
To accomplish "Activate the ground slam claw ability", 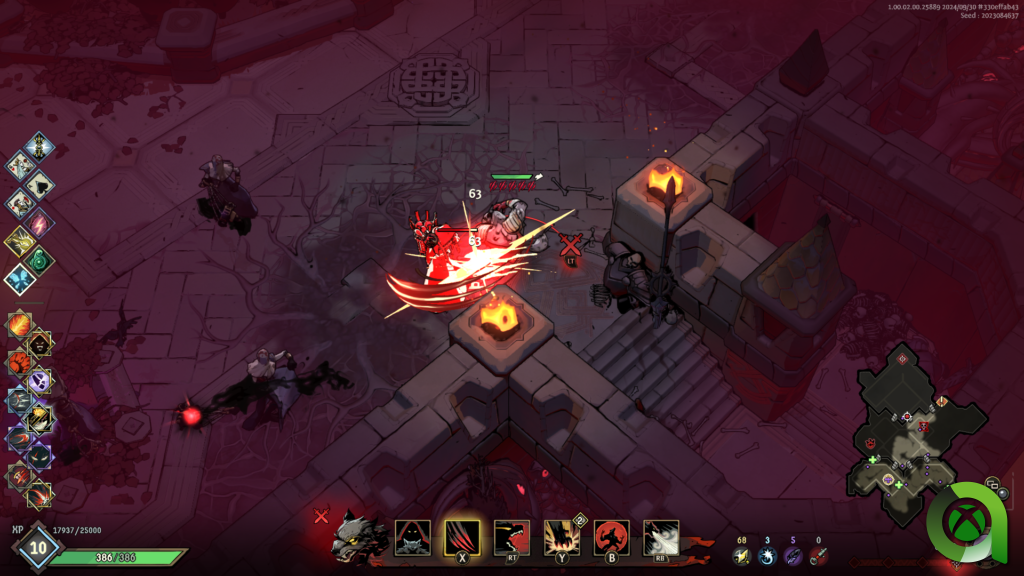I will [561, 538].
